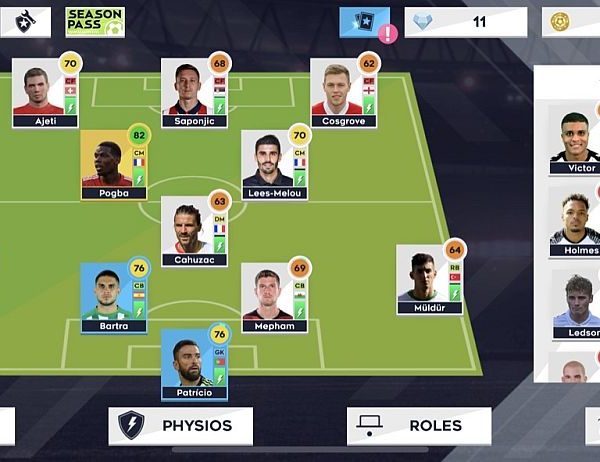The width and height of the screenshot is (600, 462).
Task: Select substitute Holmes from the bench
Action: point(577,227)
